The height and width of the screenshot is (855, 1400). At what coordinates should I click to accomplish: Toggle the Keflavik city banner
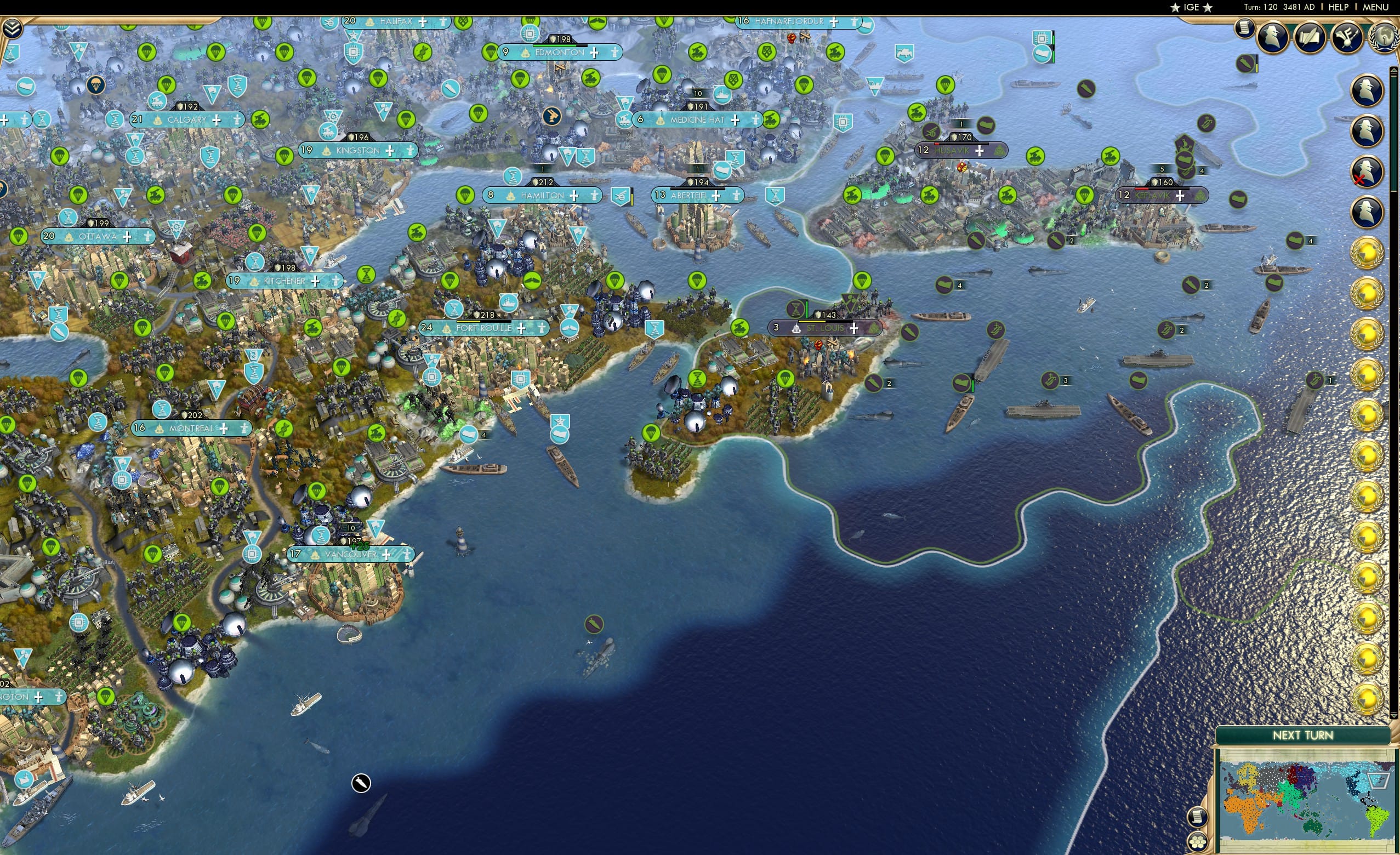1160,195
